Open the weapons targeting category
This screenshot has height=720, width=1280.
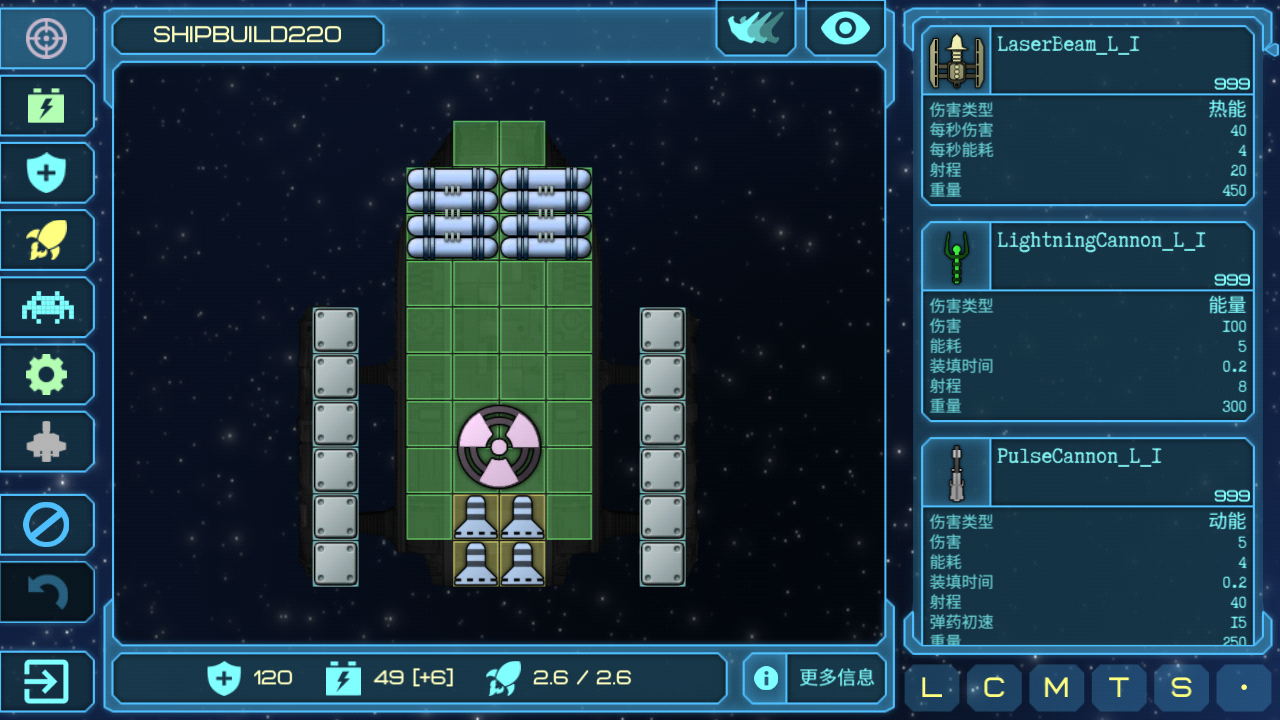47,39
